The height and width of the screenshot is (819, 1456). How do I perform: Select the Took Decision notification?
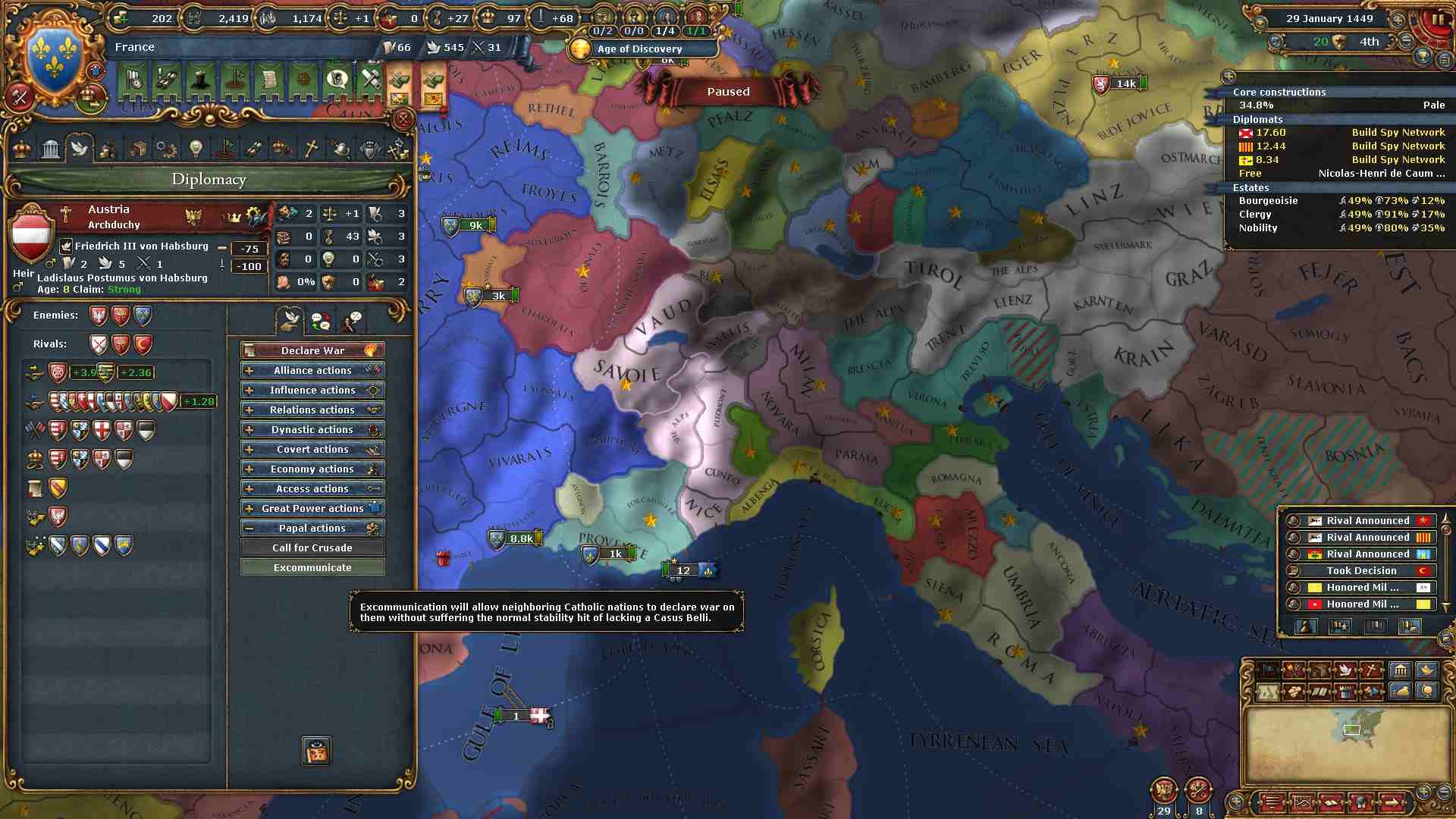[x=1361, y=571]
